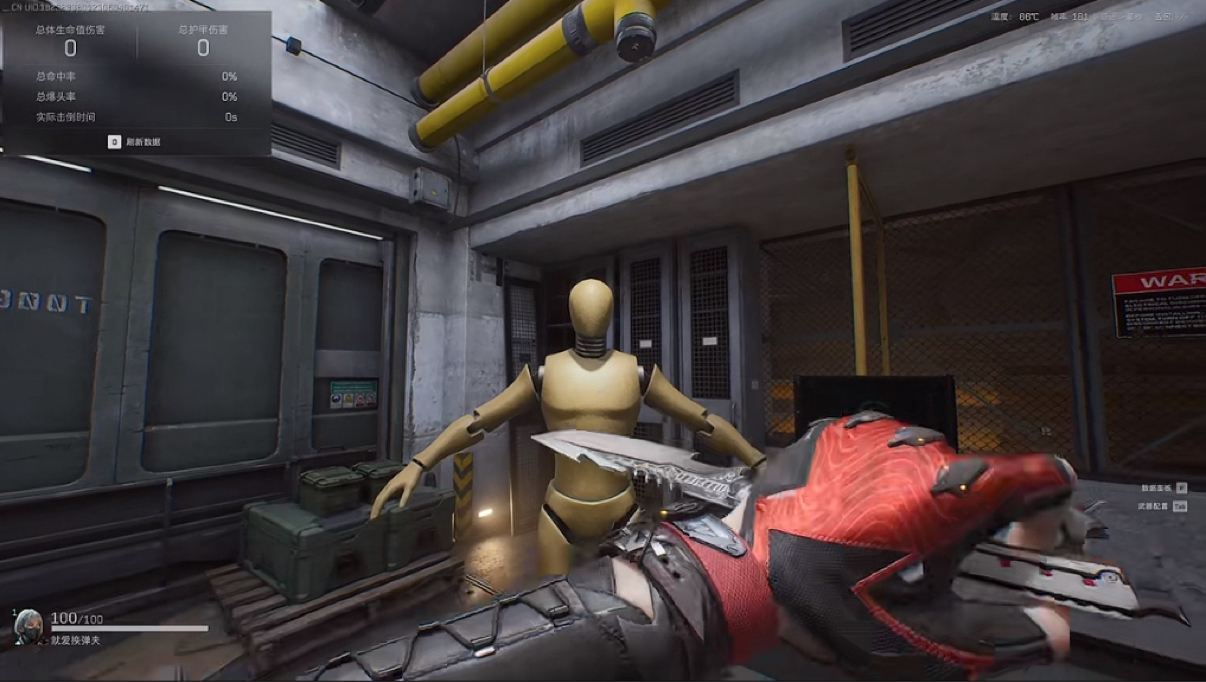Select the 刷新数据 refresh data label

click(x=142, y=142)
